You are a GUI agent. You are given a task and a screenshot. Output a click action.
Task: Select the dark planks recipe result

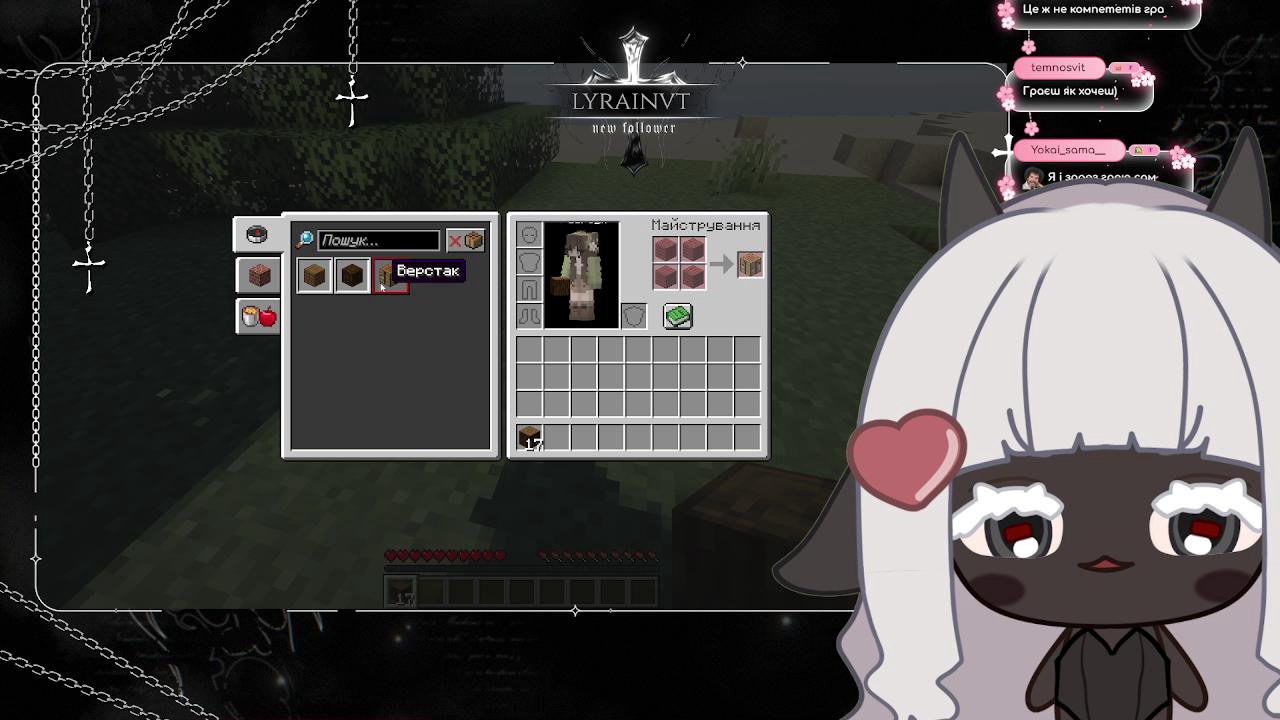[352, 274]
